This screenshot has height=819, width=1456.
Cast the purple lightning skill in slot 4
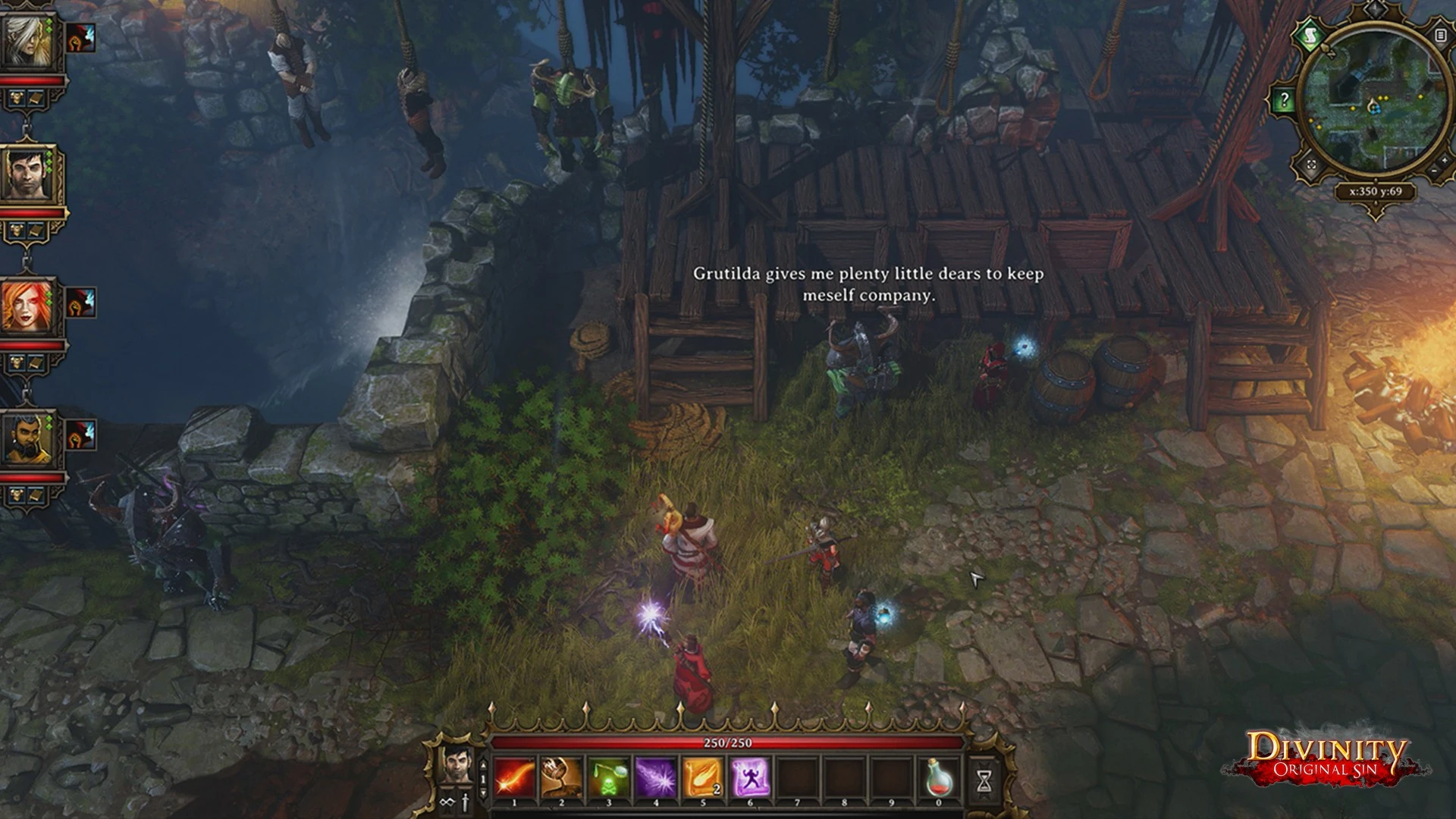656,777
